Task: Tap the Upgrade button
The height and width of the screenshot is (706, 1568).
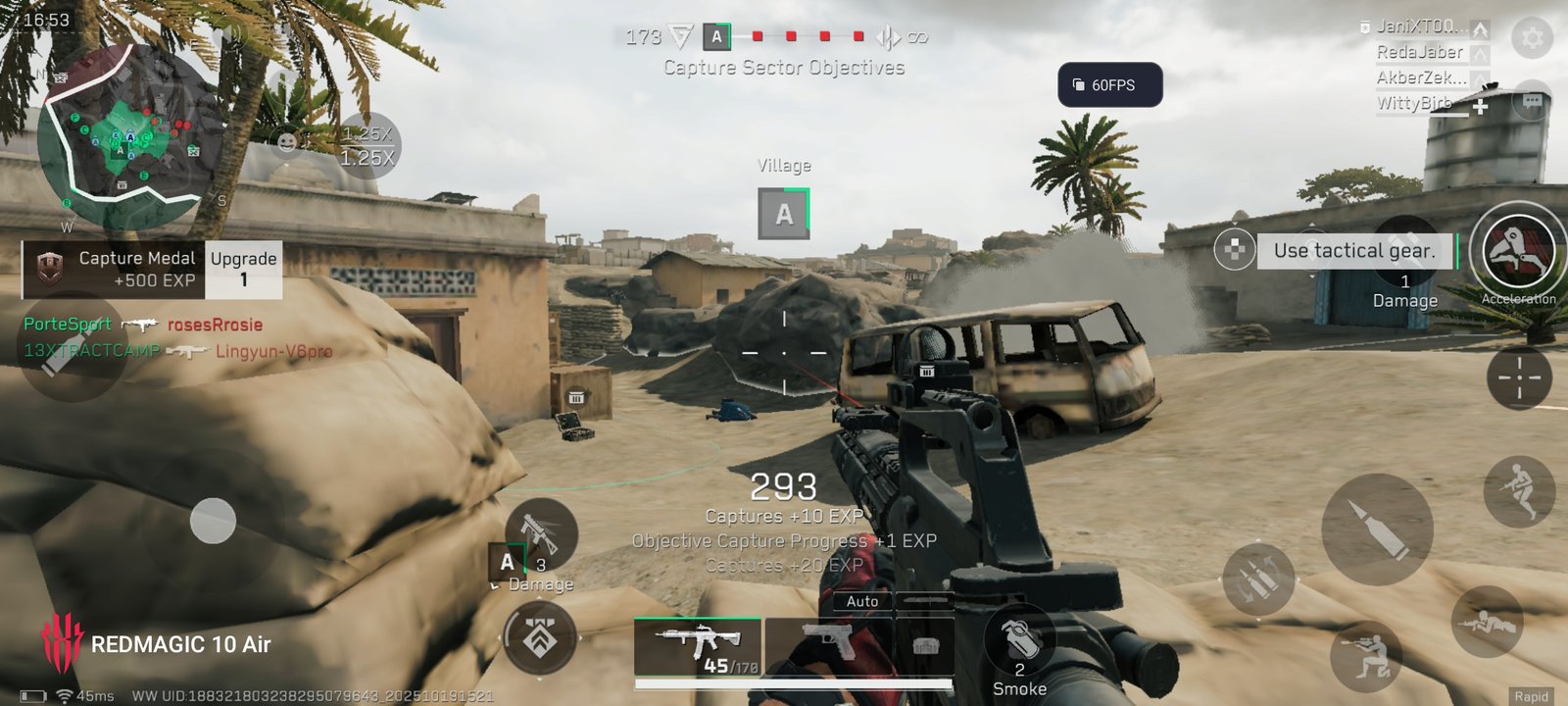Action: [x=243, y=269]
